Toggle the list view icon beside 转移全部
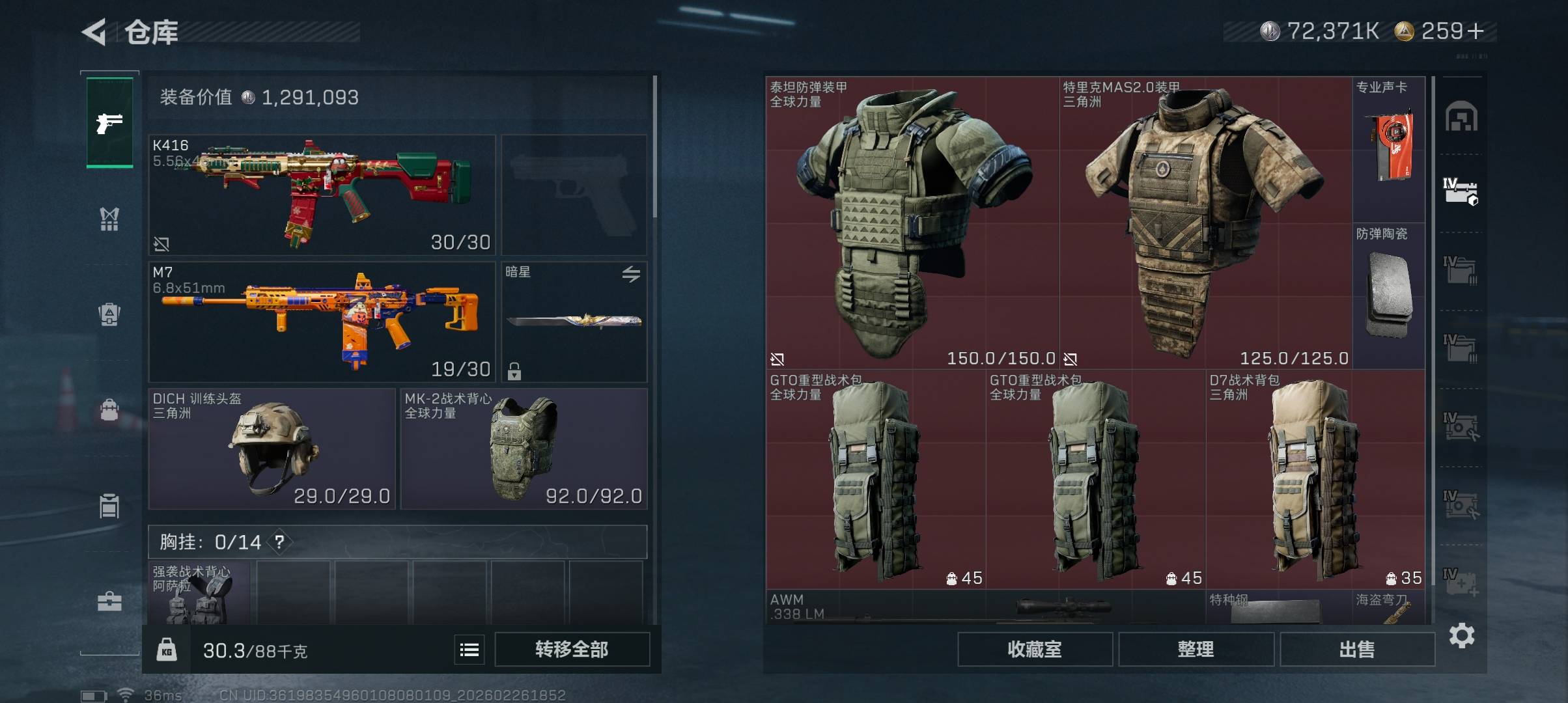Screen dimensions: 1568x703 (469, 650)
